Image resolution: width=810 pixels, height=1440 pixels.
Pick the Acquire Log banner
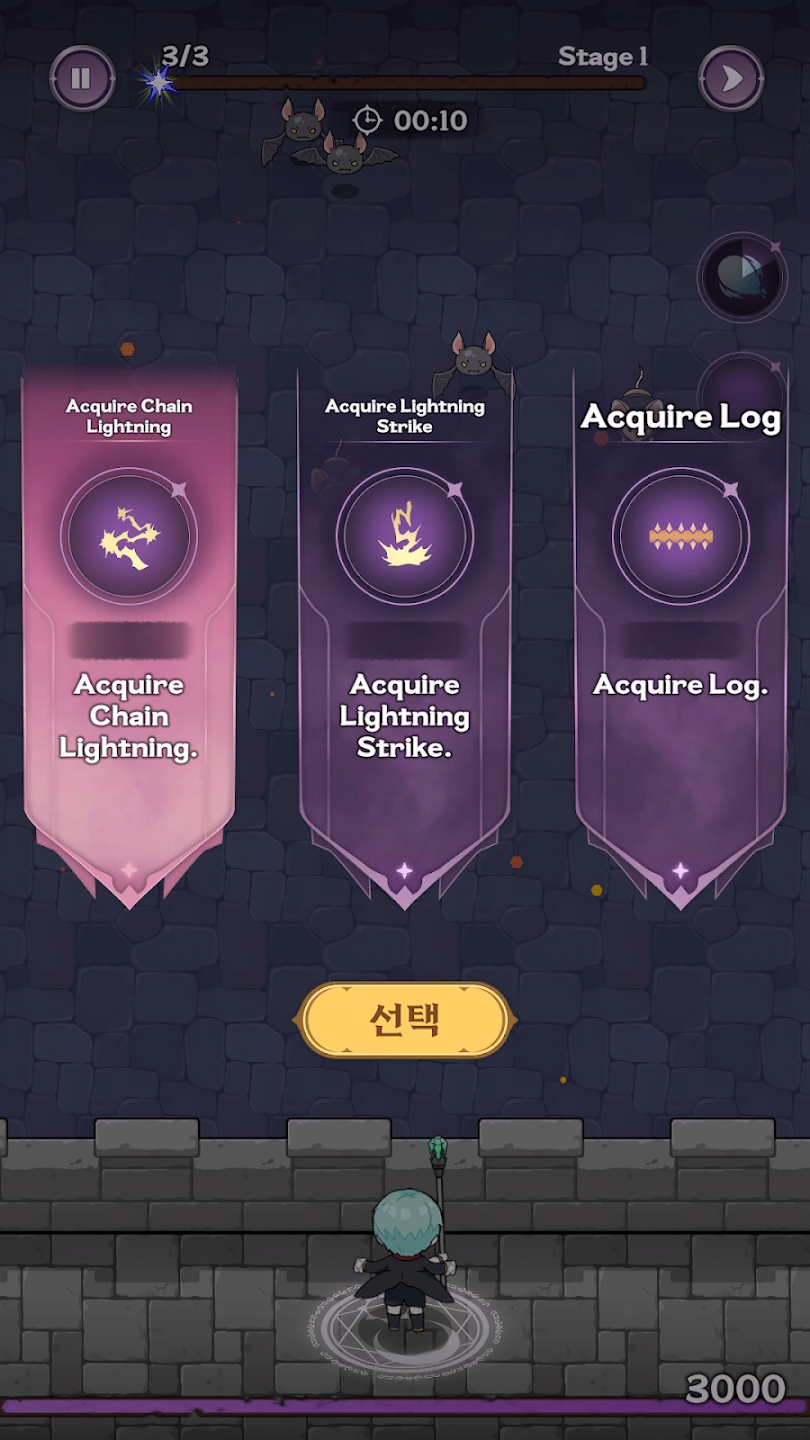coord(680,630)
